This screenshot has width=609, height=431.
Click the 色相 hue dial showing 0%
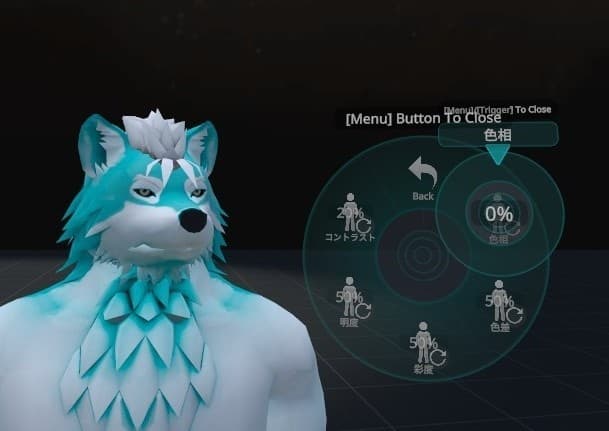click(498, 213)
